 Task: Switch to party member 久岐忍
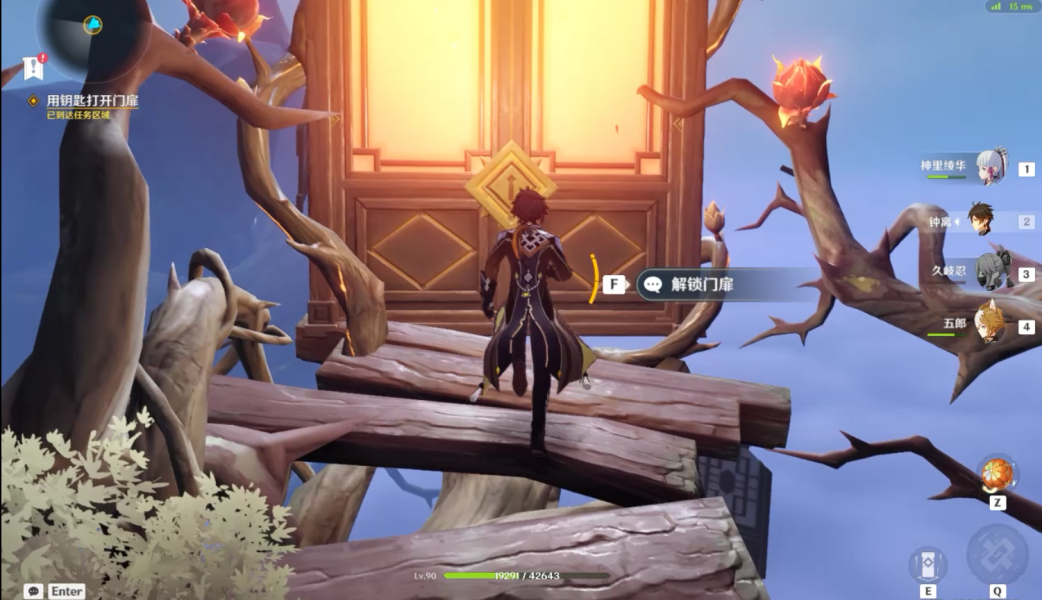[990, 272]
